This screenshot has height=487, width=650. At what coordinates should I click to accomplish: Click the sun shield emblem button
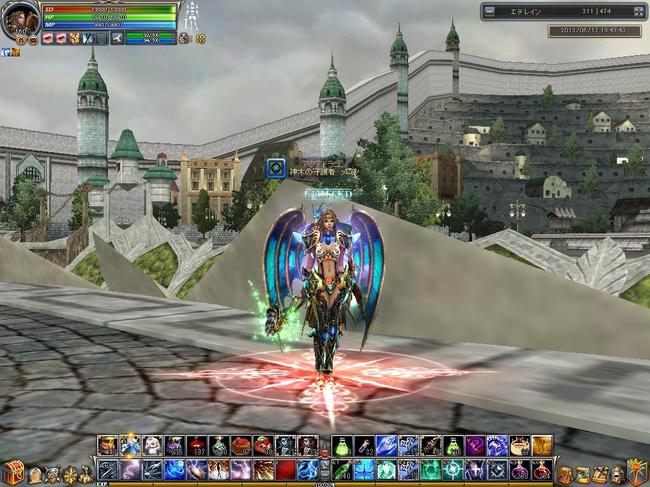click(636, 469)
